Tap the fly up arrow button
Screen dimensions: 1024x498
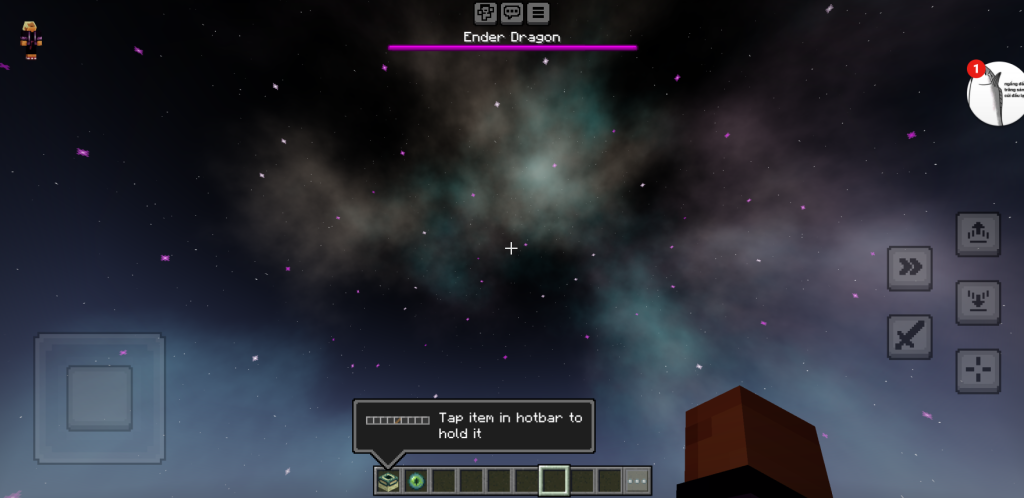point(977,234)
